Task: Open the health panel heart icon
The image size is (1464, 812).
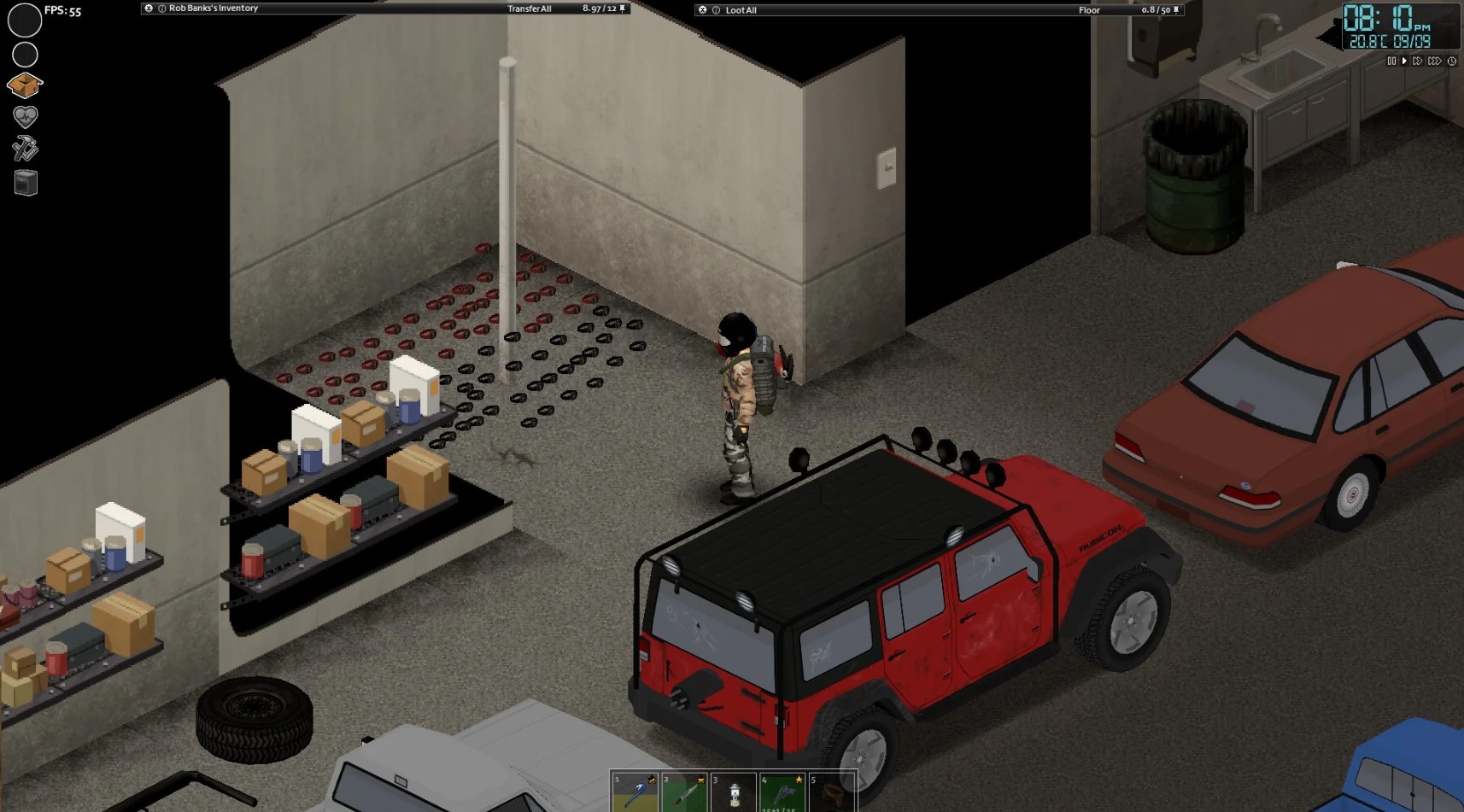Action: tap(25, 117)
